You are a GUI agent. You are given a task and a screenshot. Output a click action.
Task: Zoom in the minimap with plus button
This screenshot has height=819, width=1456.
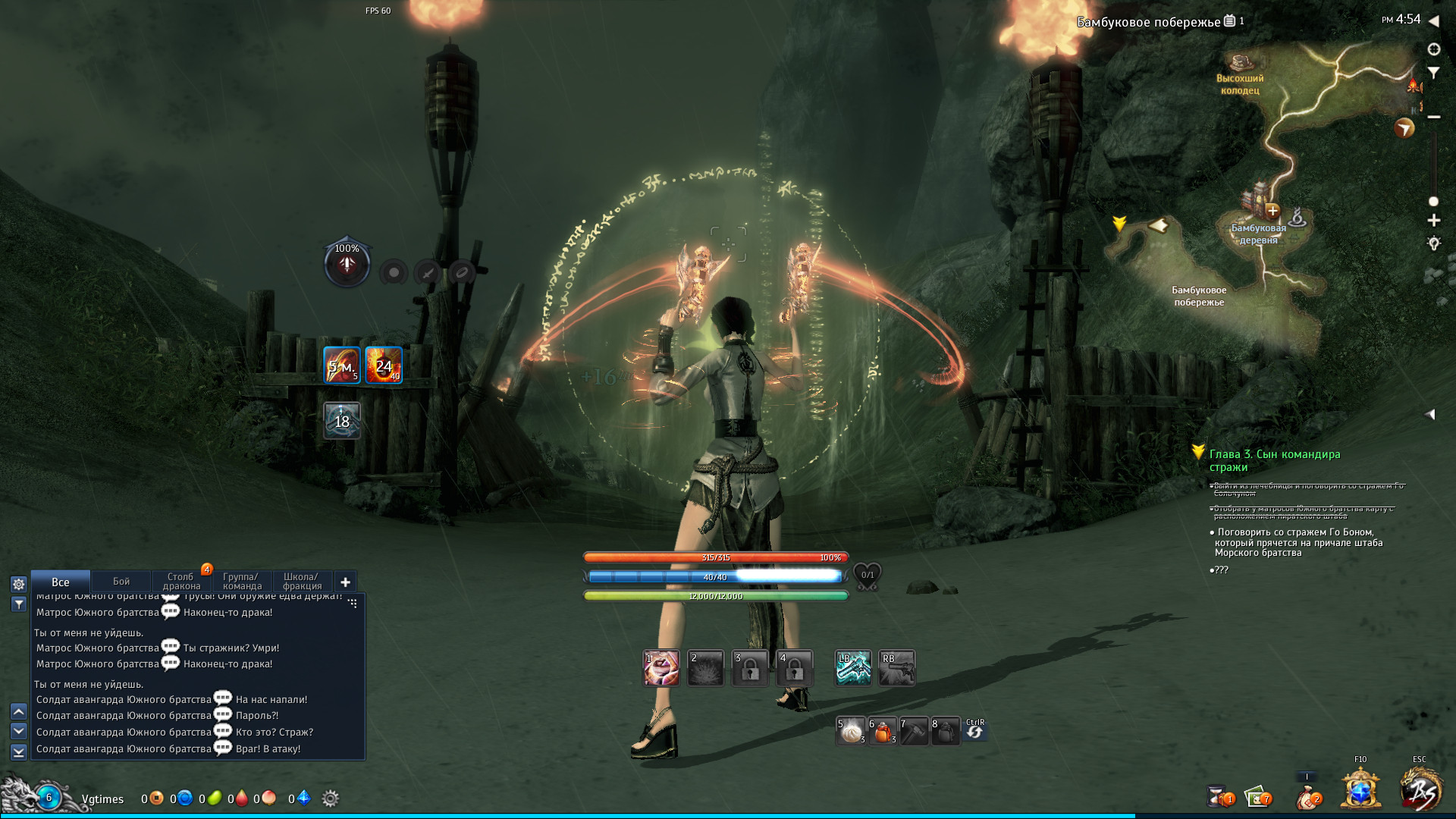[x=1433, y=221]
